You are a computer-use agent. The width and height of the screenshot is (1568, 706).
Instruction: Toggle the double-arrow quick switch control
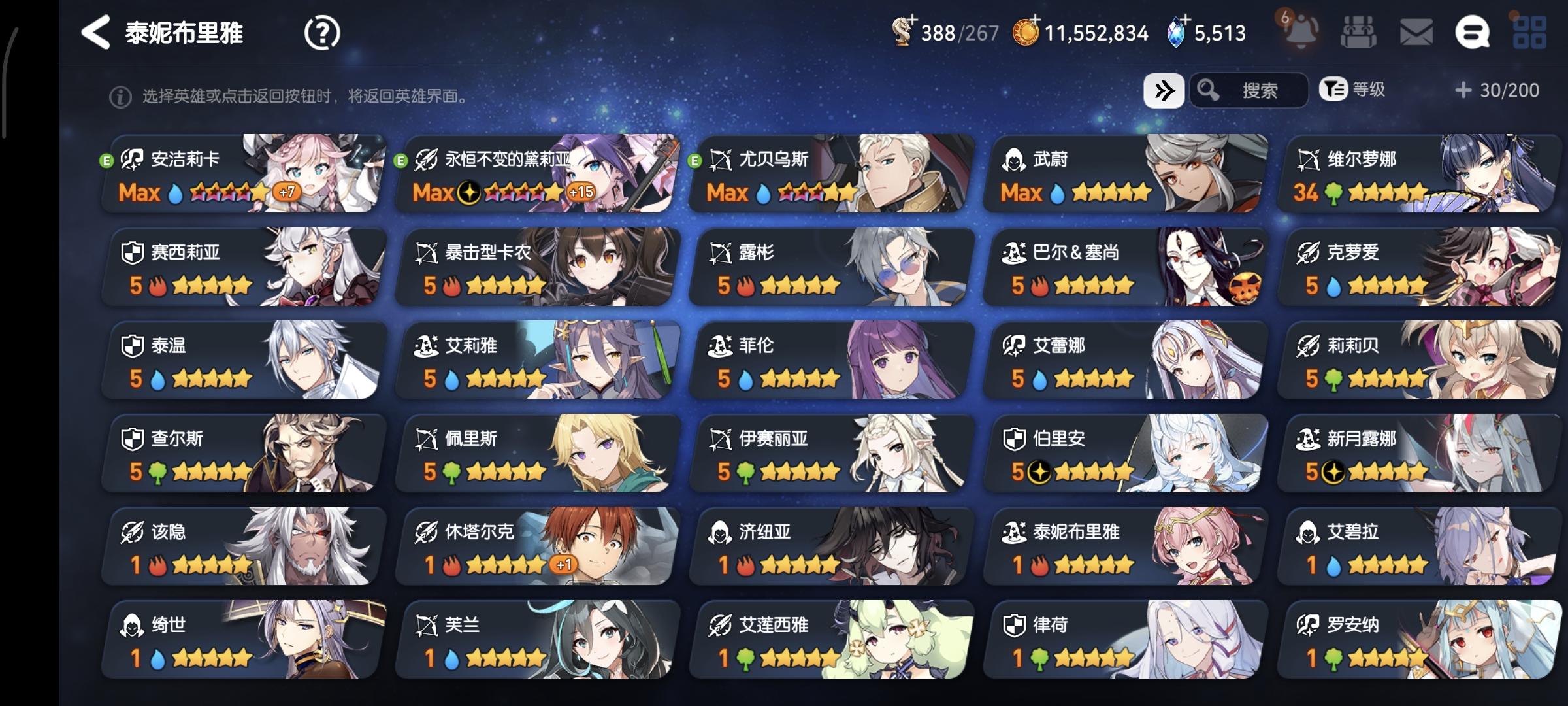coord(1164,90)
